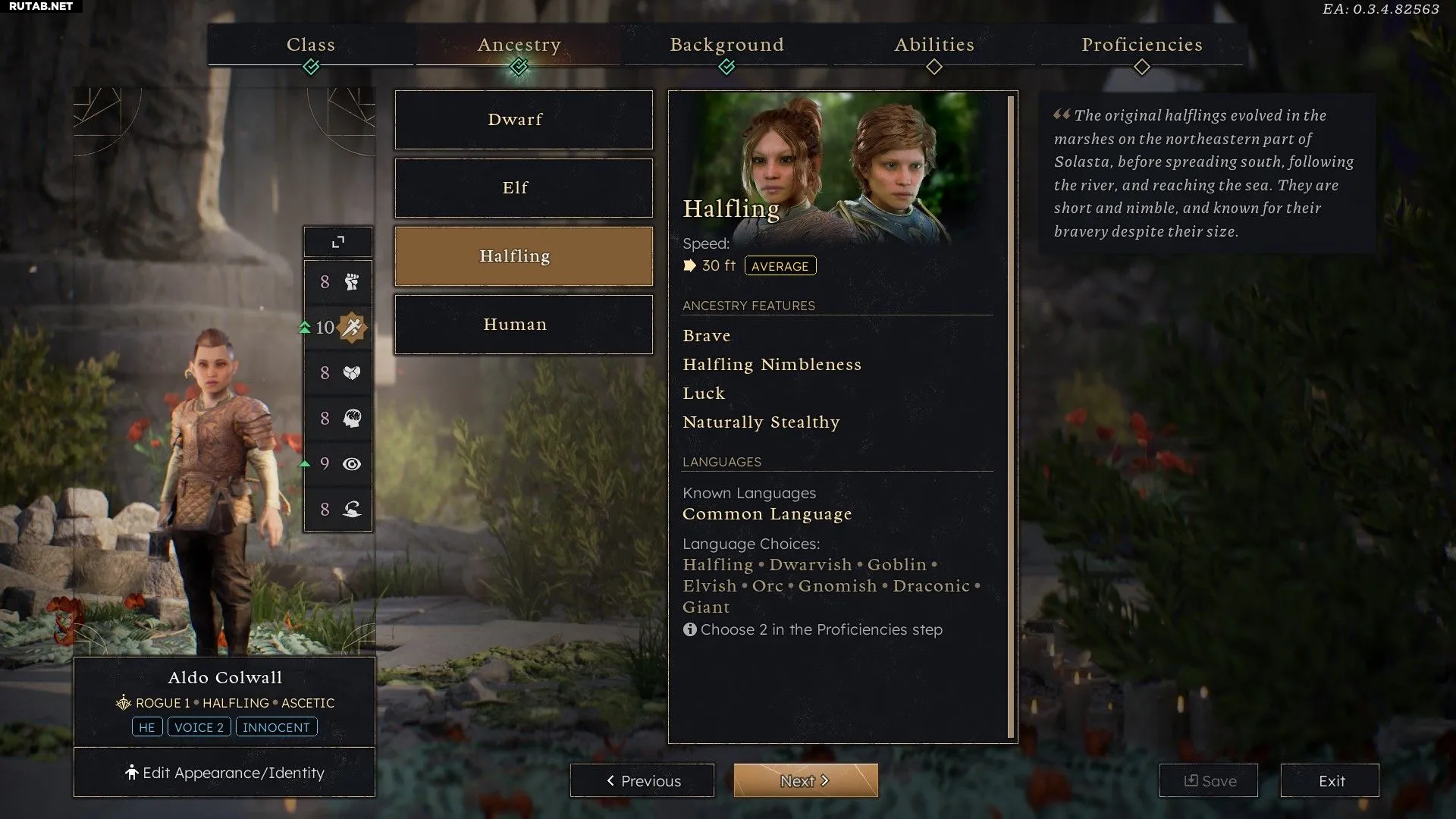Click the Ancestry tab

[x=519, y=45]
